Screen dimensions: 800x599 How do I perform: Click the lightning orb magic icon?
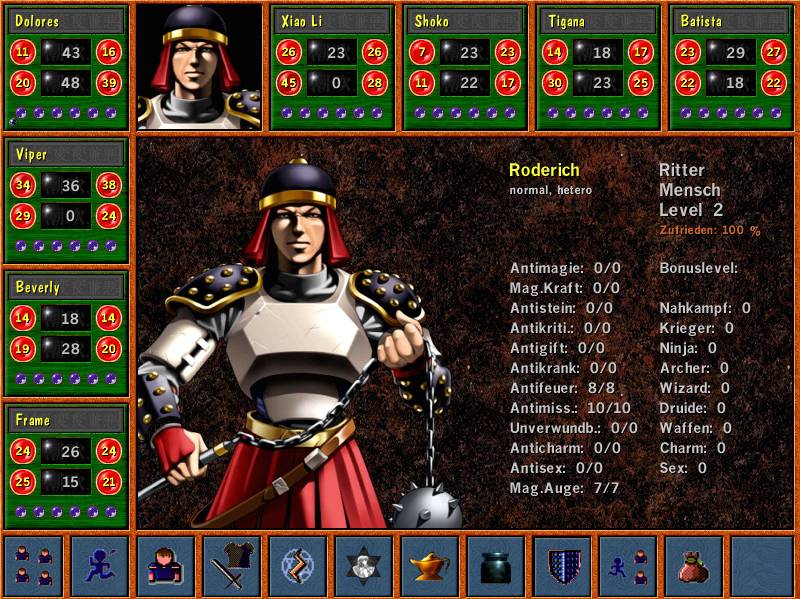(x=298, y=565)
